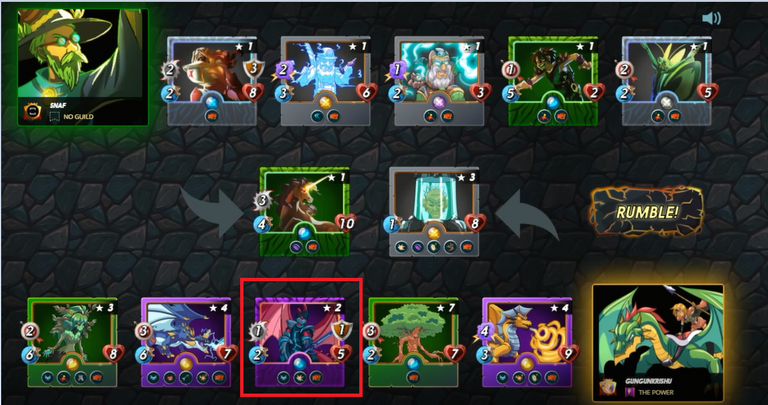Toggle the sound speaker icon

(712, 18)
